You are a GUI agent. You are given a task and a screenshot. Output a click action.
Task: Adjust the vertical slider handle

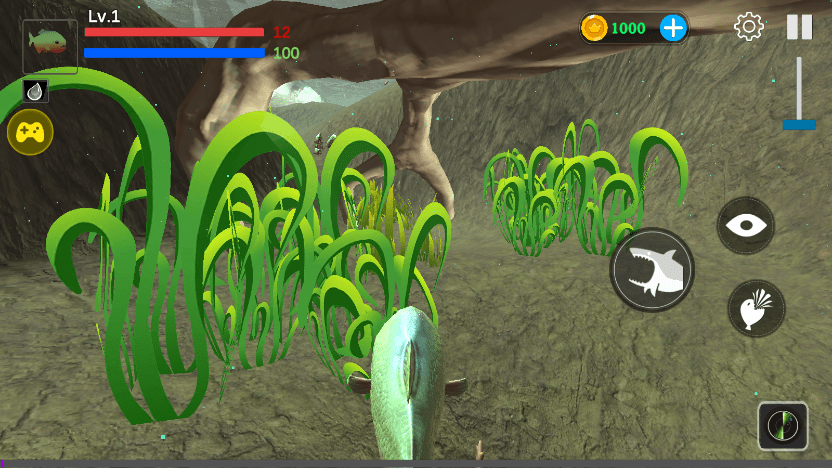799,124
